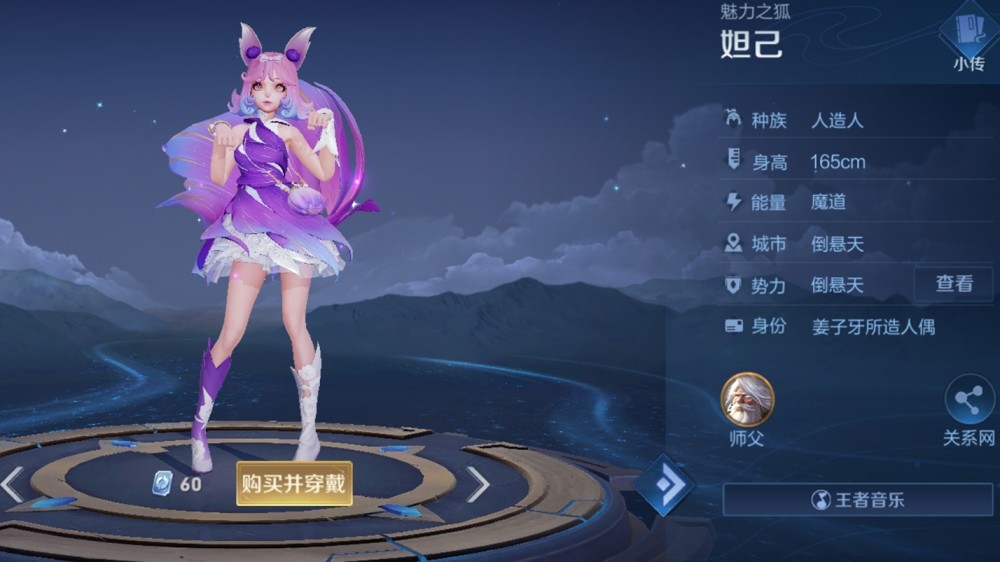Show the next skin with right arrow
This screenshot has width=1000, height=562.
pos(478,484)
